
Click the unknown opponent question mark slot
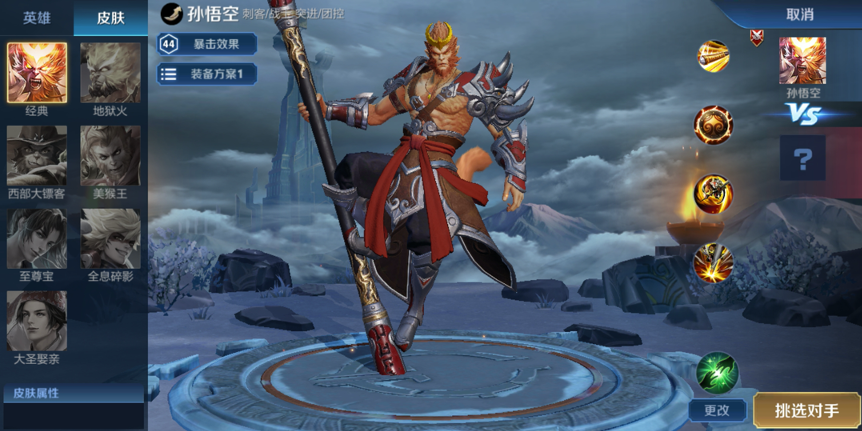point(802,157)
